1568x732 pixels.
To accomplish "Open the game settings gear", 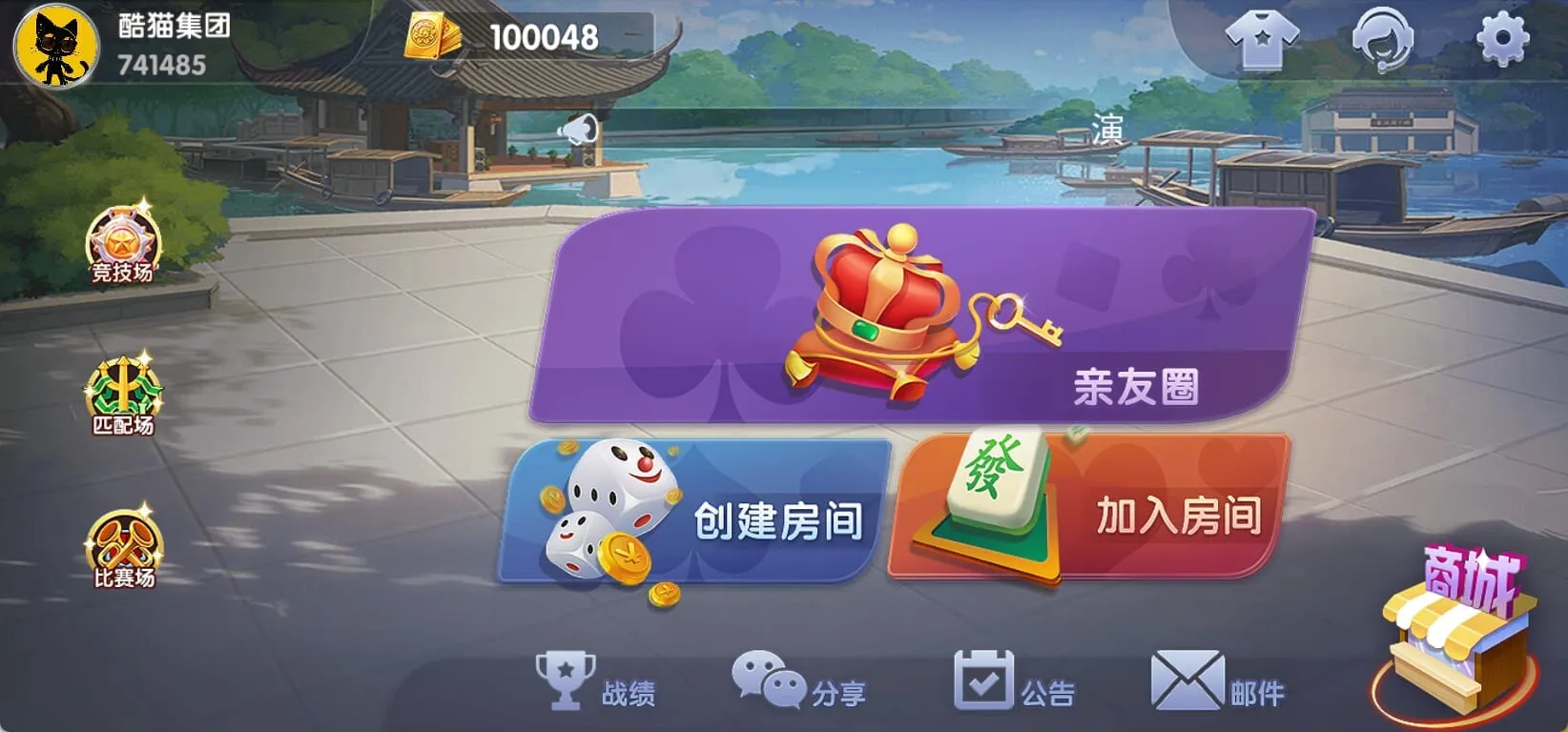I will coord(1504,40).
